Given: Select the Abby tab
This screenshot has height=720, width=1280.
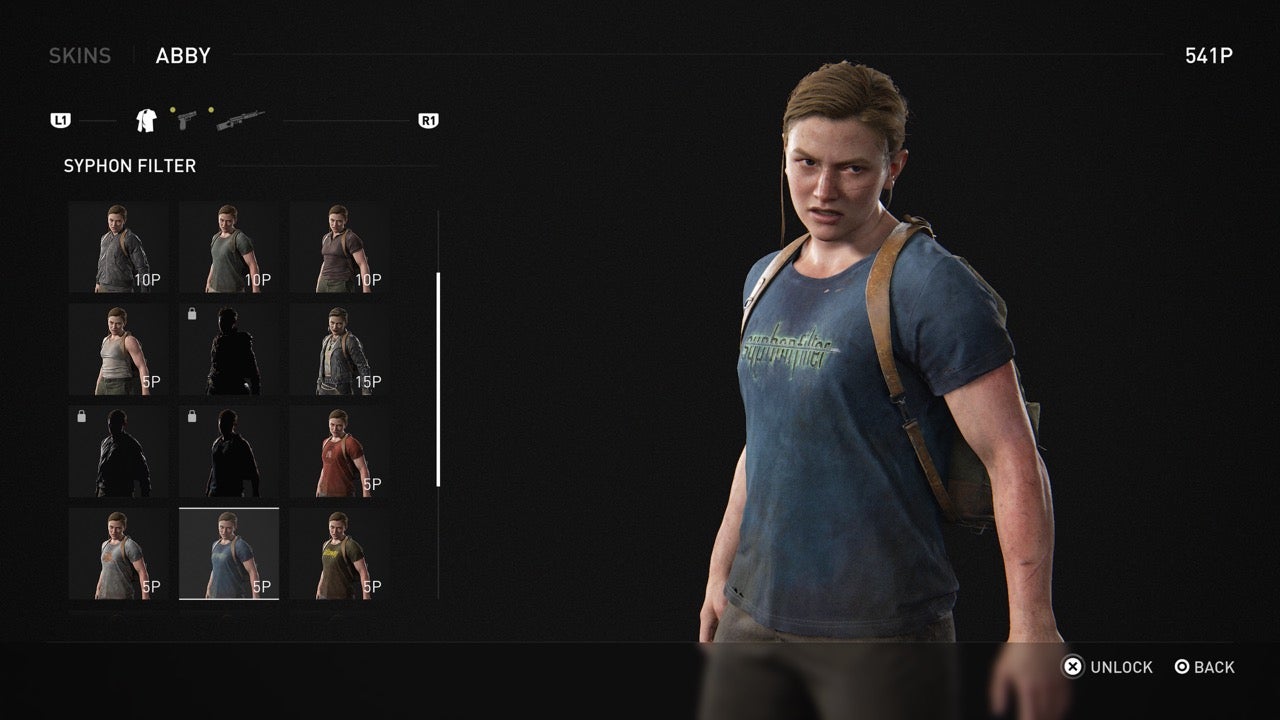Looking at the screenshot, I should (x=183, y=55).
